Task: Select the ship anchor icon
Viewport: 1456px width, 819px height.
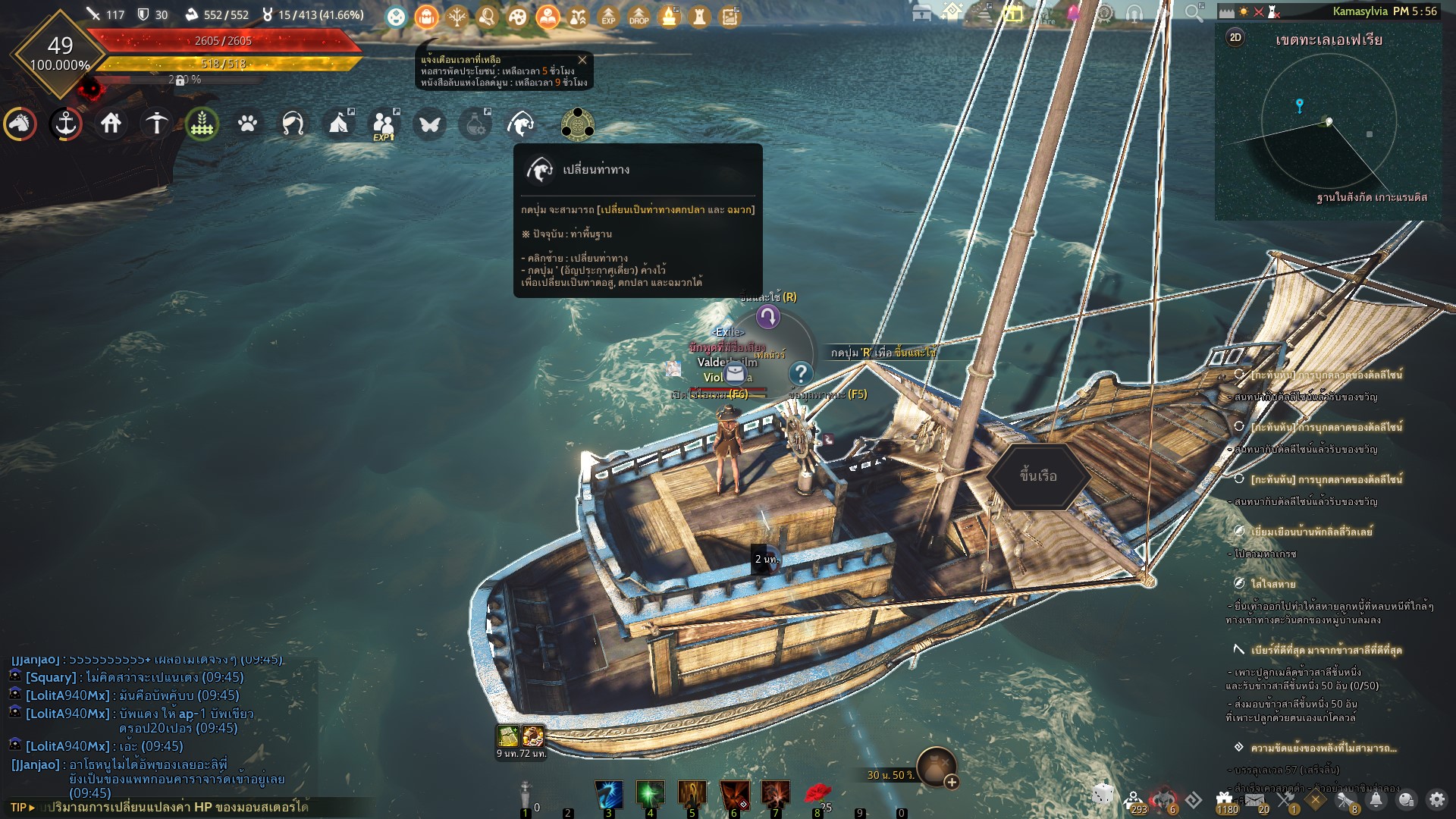Action: 66,124
